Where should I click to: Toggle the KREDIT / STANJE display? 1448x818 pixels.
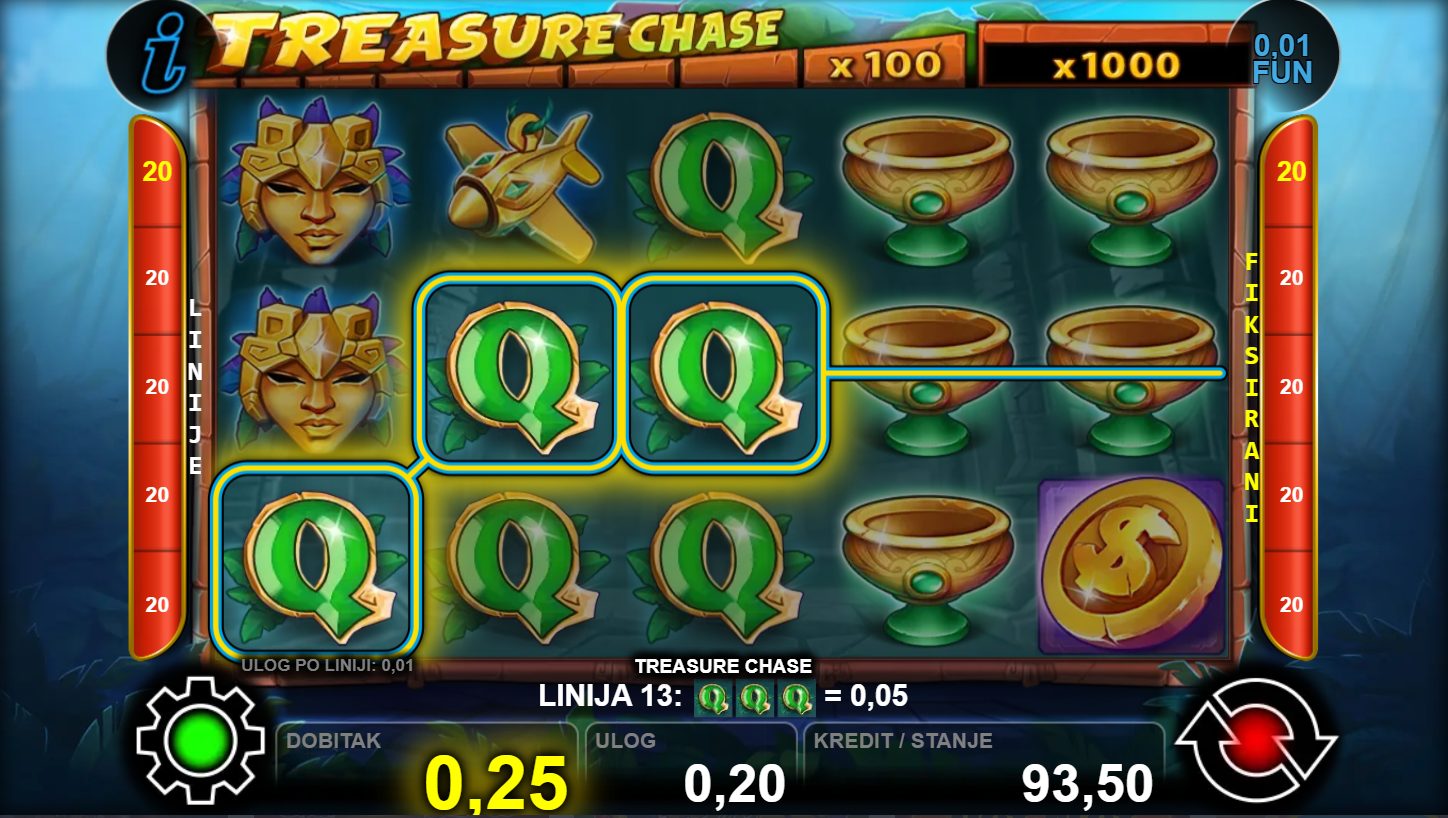point(983,768)
